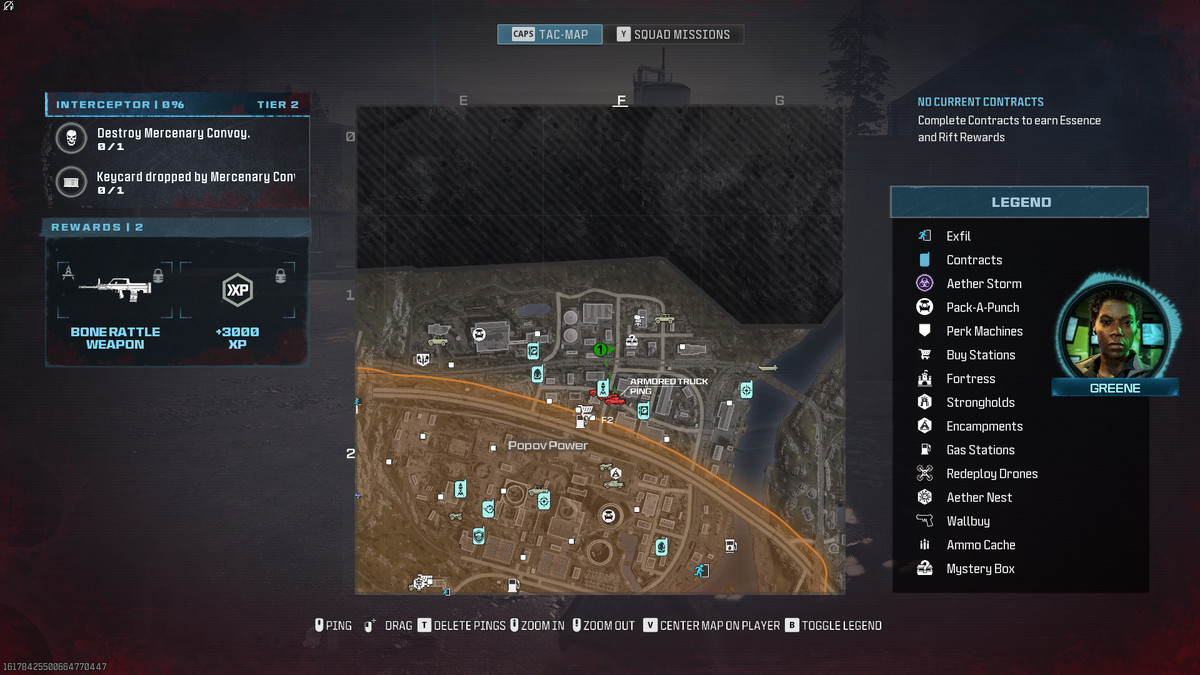Screen dimensions: 1200x675
Task: Select the Ammo Cache legend entry
Action: click(980, 545)
